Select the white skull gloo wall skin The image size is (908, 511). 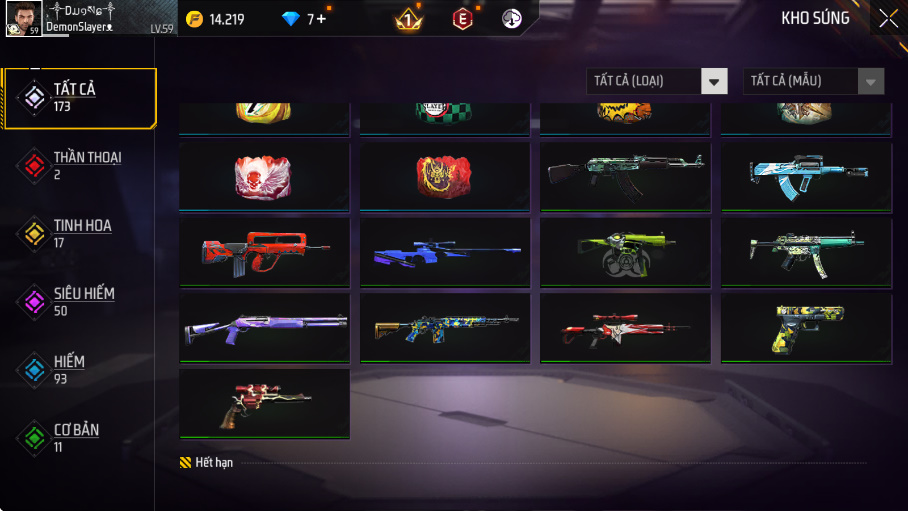pyautogui.click(x=264, y=176)
